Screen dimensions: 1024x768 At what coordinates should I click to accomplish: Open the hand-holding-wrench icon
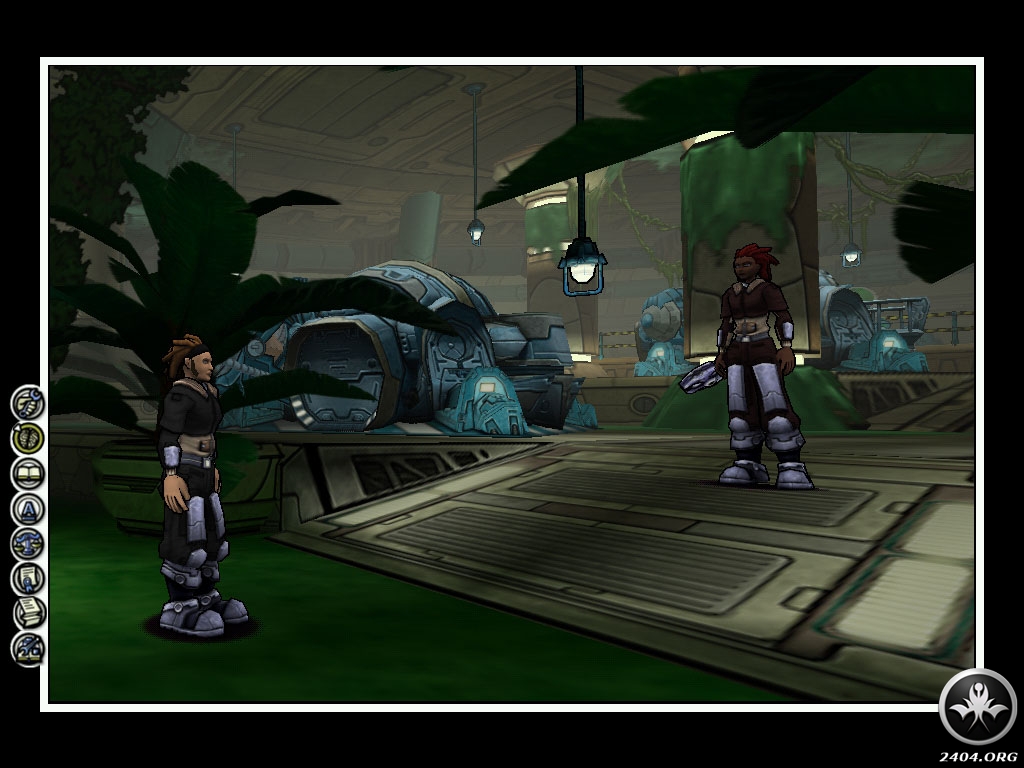point(28,402)
